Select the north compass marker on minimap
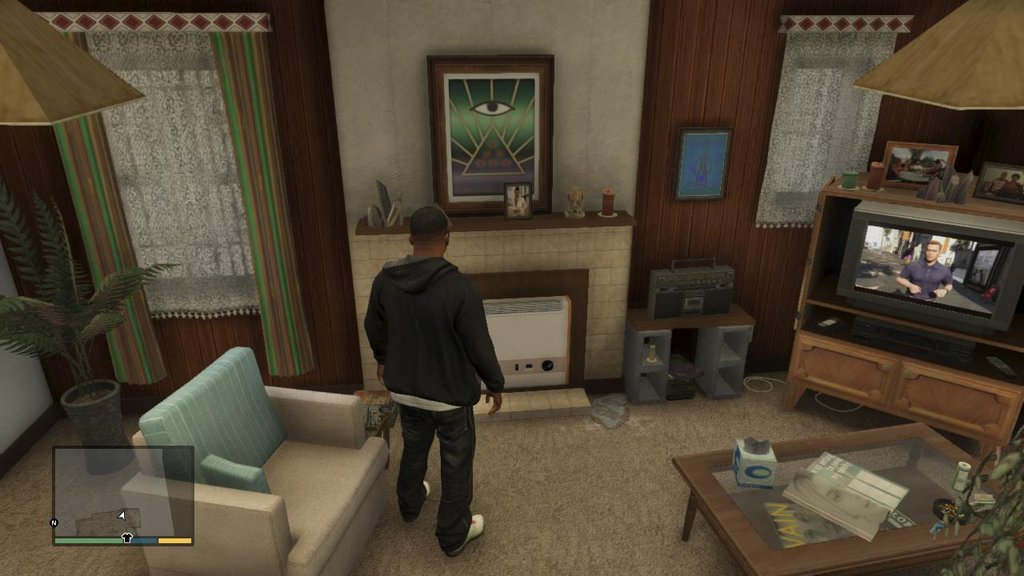Screen dimensions: 1024x576 [x=55, y=523]
